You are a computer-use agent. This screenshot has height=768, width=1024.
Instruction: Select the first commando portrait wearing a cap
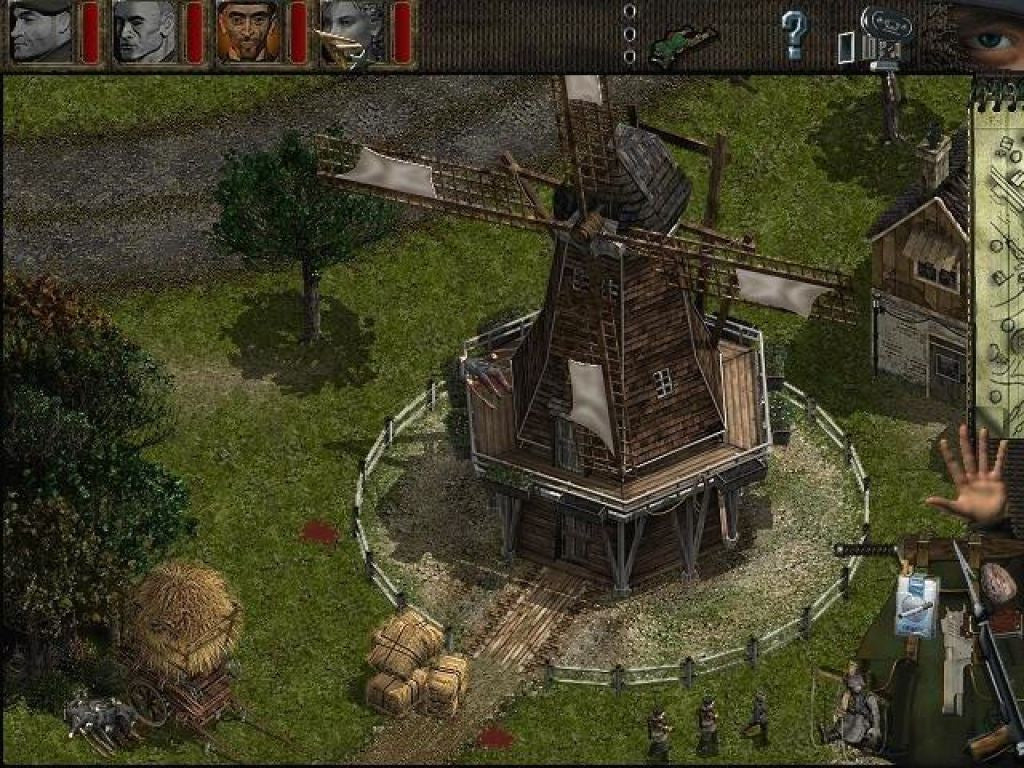(41, 32)
